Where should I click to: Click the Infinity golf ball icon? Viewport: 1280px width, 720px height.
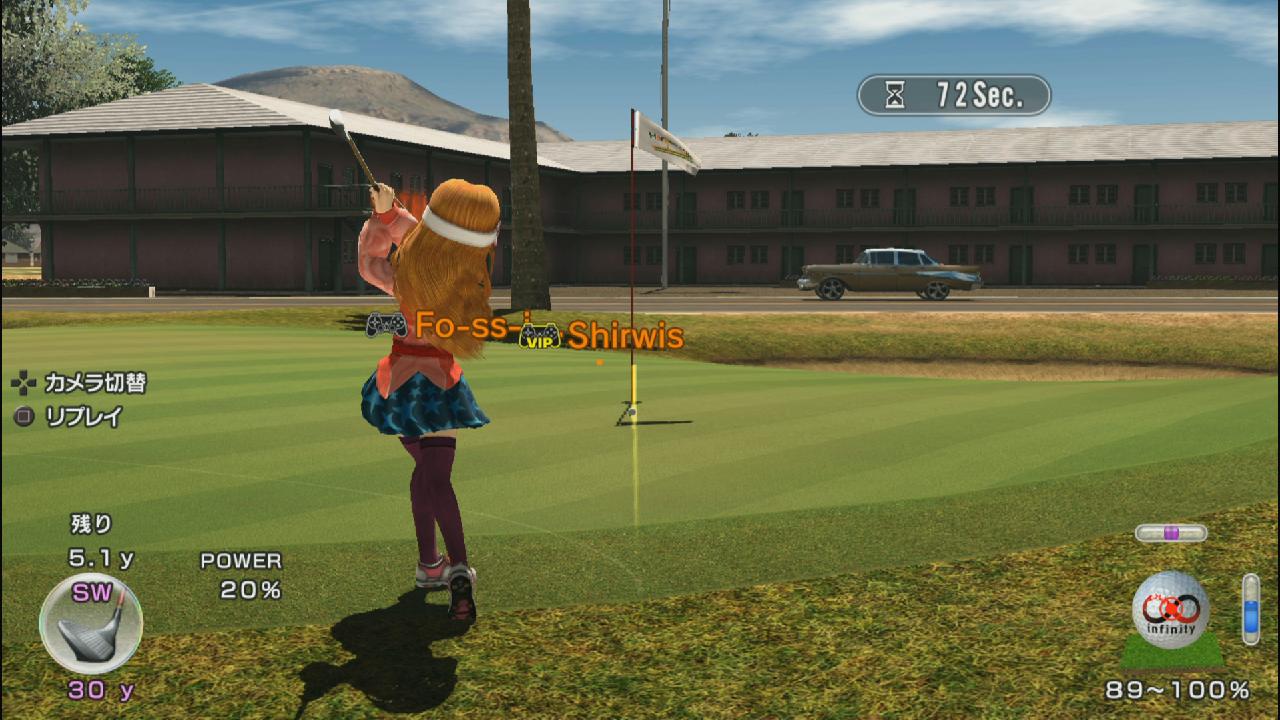1170,610
